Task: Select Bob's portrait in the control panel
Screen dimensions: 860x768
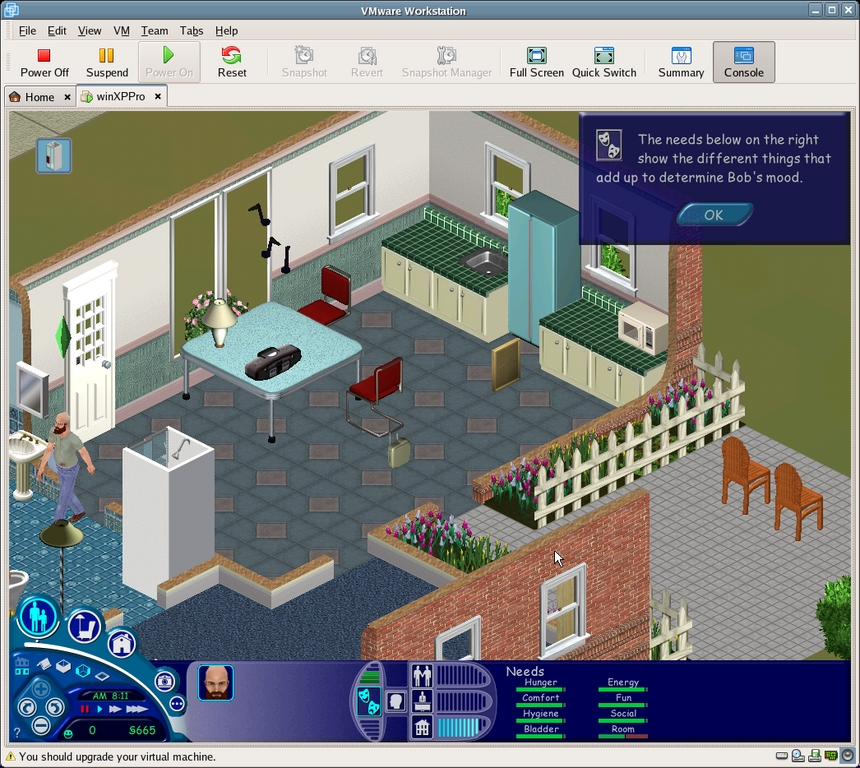Action: (215, 682)
